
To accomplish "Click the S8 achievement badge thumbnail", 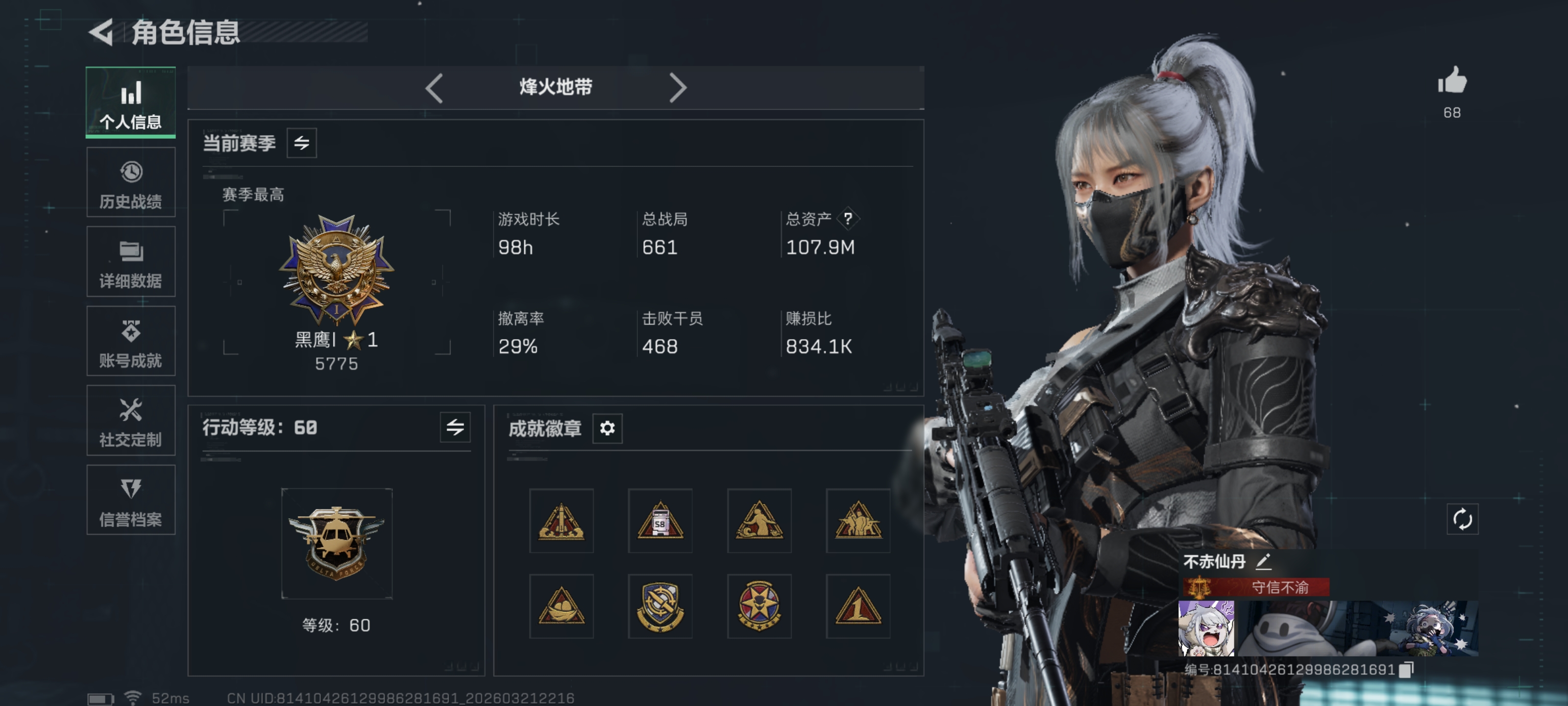I will [661, 521].
